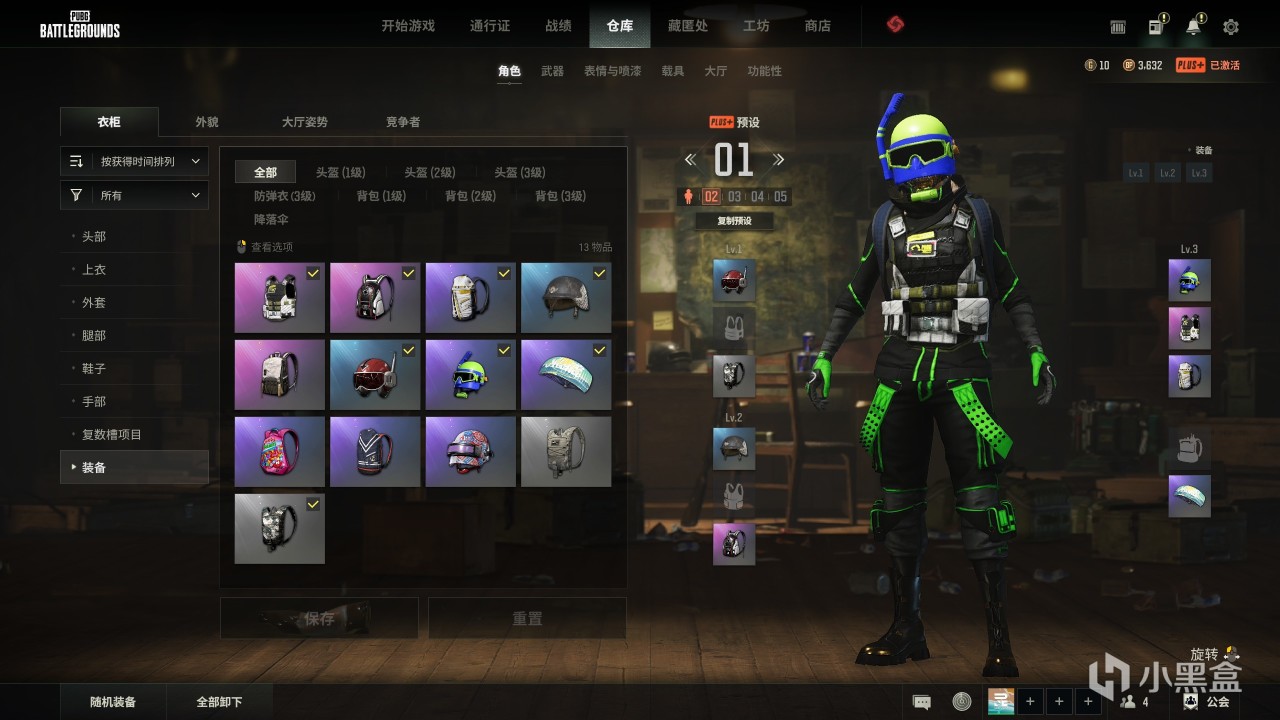Click the 随机装备 random equip button

pyautogui.click(x=113, y=702)
